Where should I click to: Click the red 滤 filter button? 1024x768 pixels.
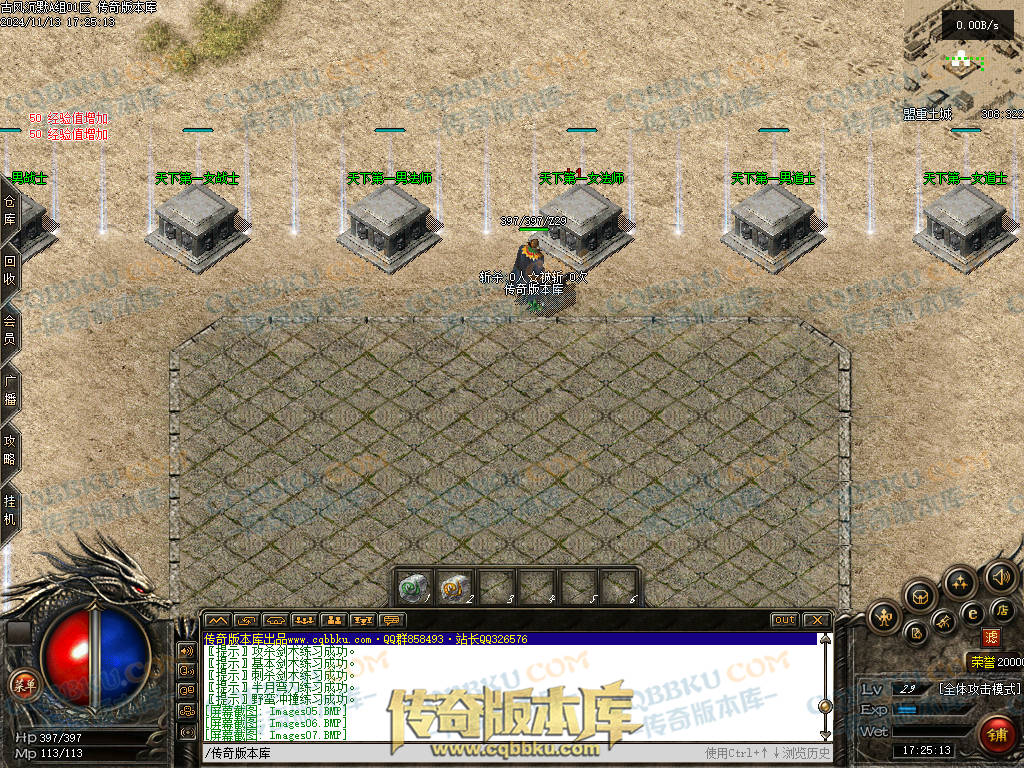(x=991, y=636)
